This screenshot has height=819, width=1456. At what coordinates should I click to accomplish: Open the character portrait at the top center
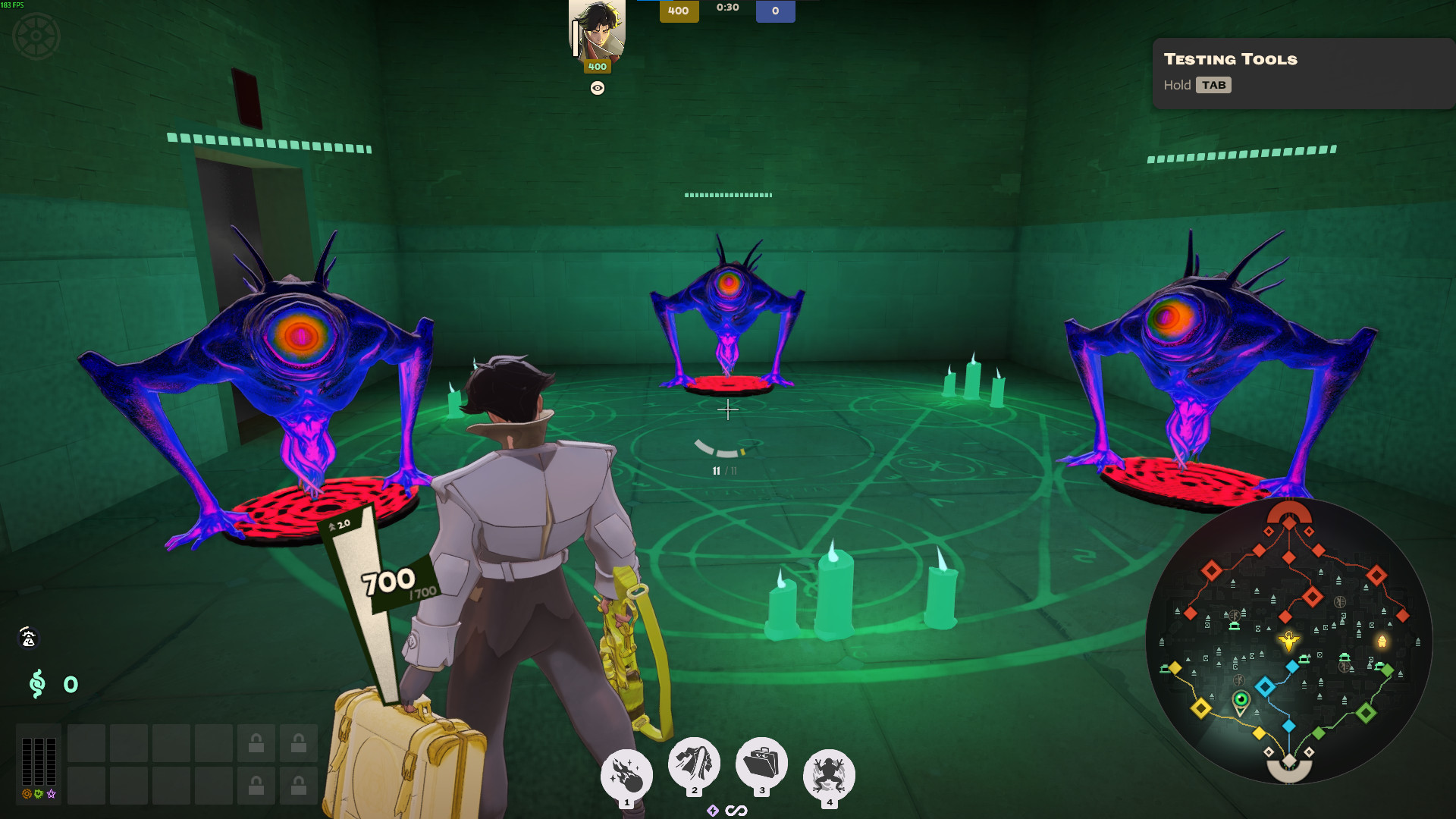pos(598,31)
